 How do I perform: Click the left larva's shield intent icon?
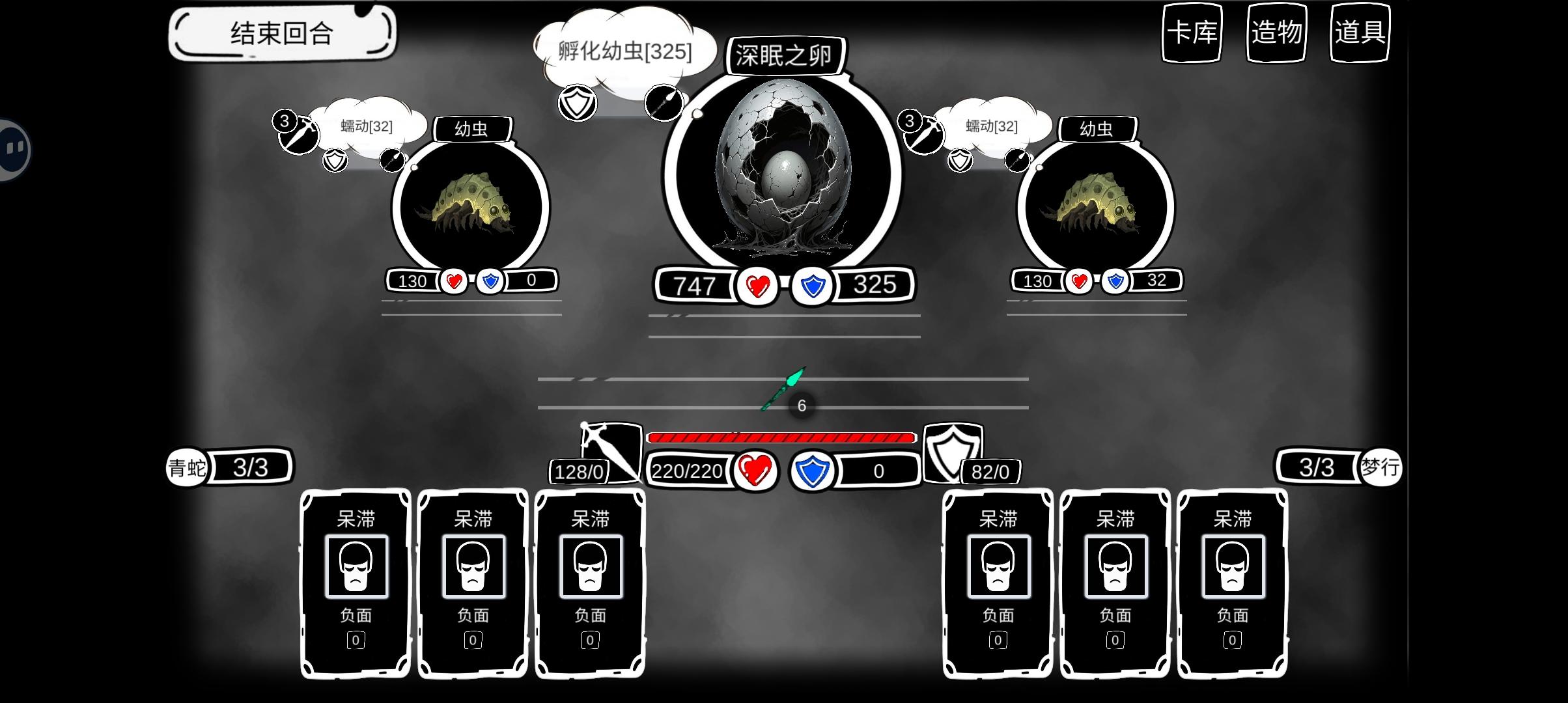[334, 161]
